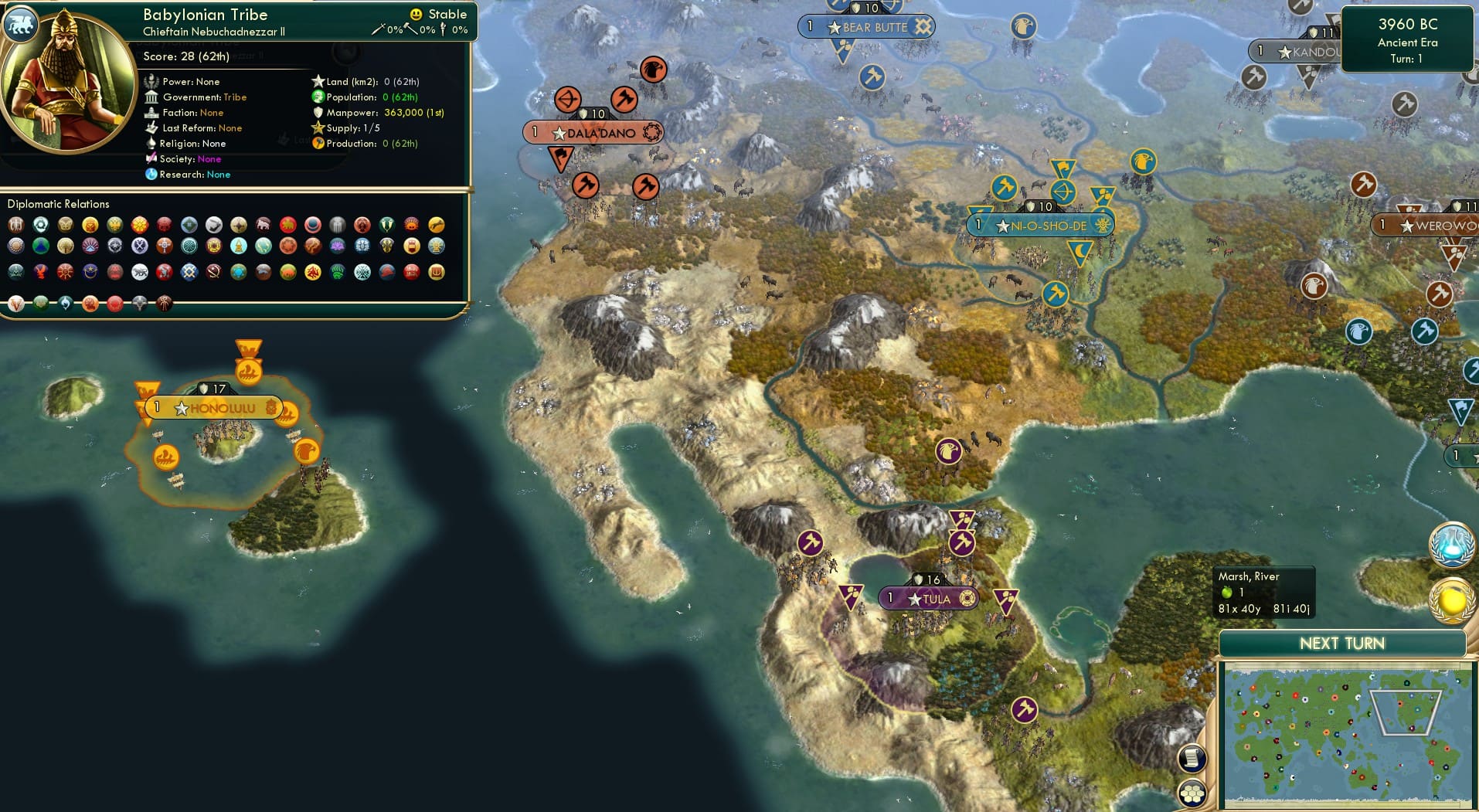Collapse the Diplomatic Relations panel header
Image resolution: width=1479 pixels, height=812 pixels.
point(59,204)
